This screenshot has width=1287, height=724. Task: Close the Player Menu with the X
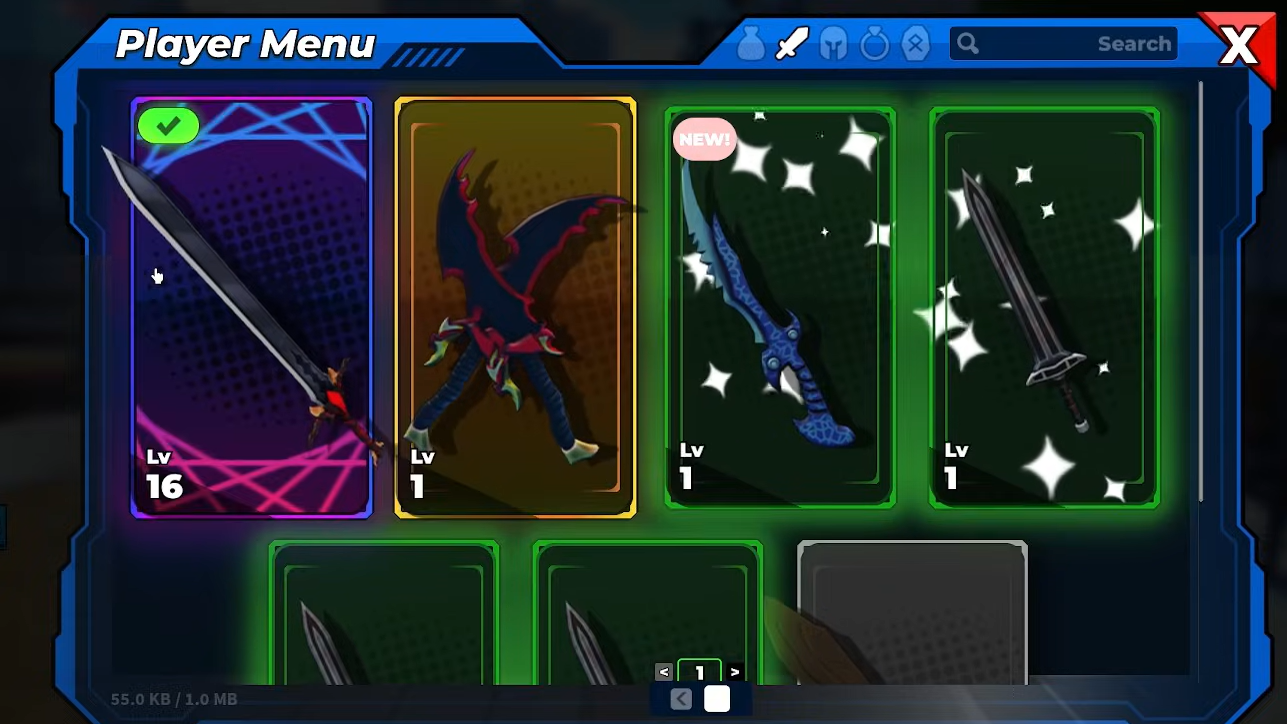pos(1239,46)
